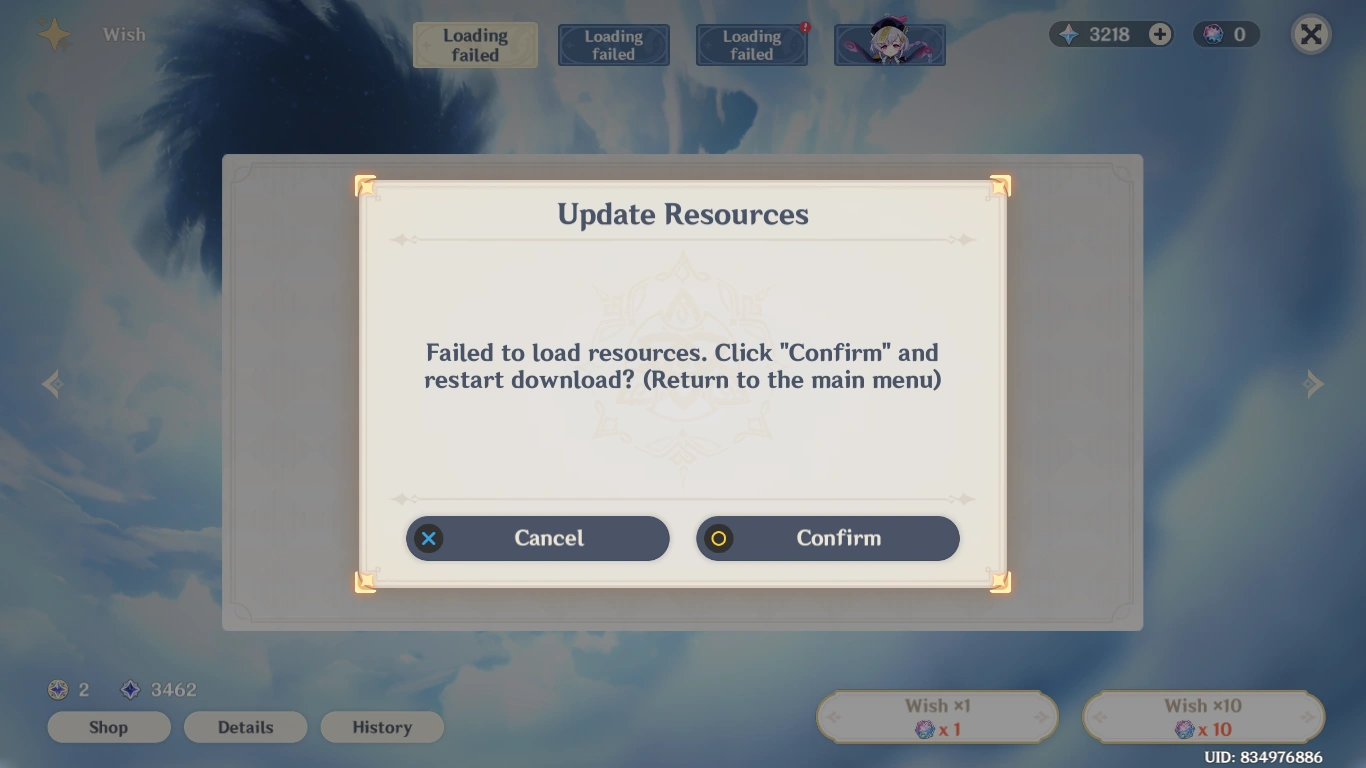1366x768 pixels.
Task: Open the banner tab with red notification dot
Action: point(751,44)
